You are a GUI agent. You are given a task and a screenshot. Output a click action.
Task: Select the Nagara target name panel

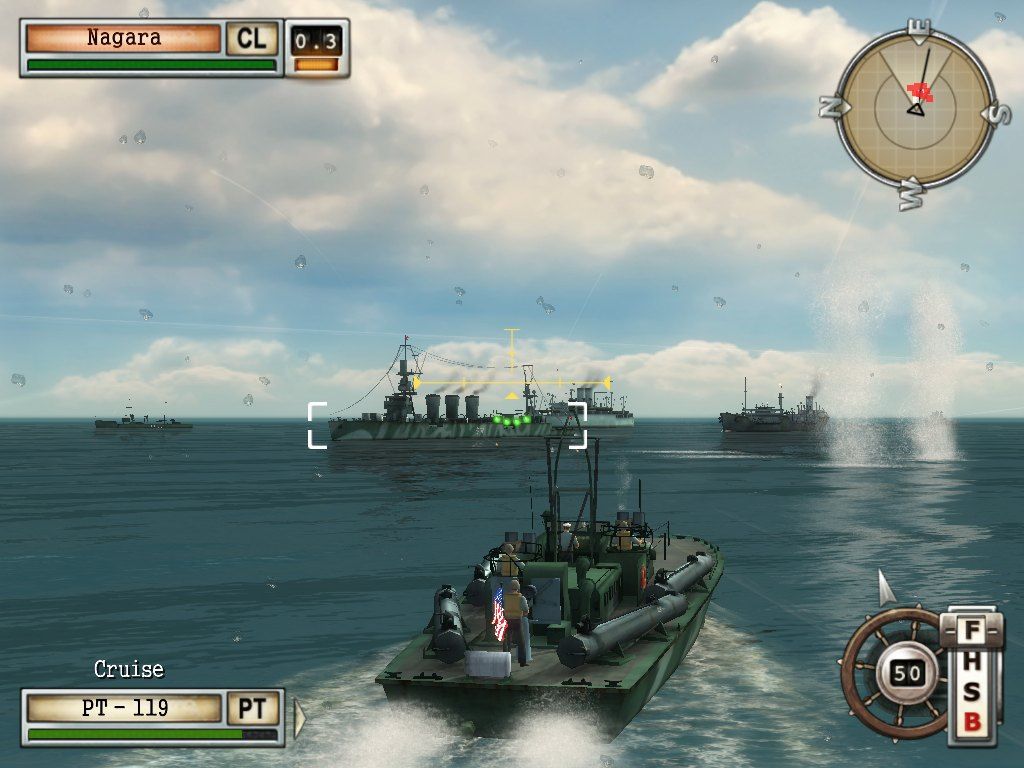tap(123, 39)
